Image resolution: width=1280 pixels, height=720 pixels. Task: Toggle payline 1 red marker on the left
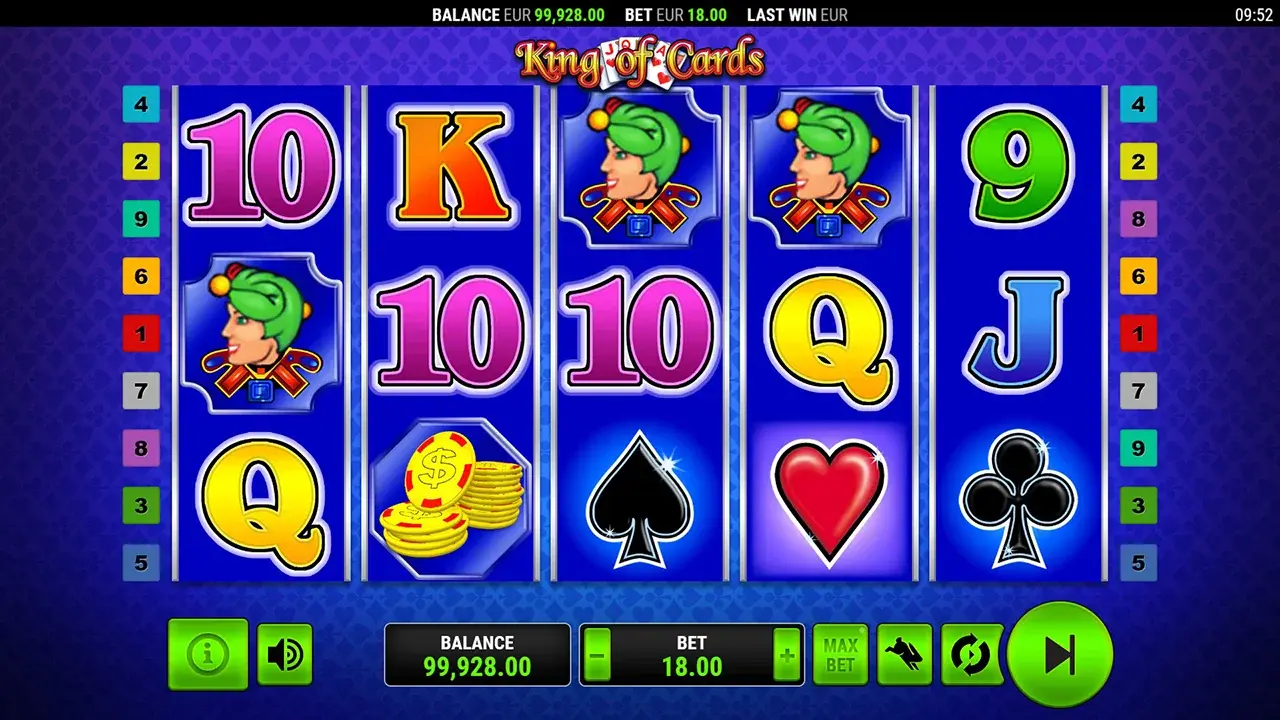[140, 334]
